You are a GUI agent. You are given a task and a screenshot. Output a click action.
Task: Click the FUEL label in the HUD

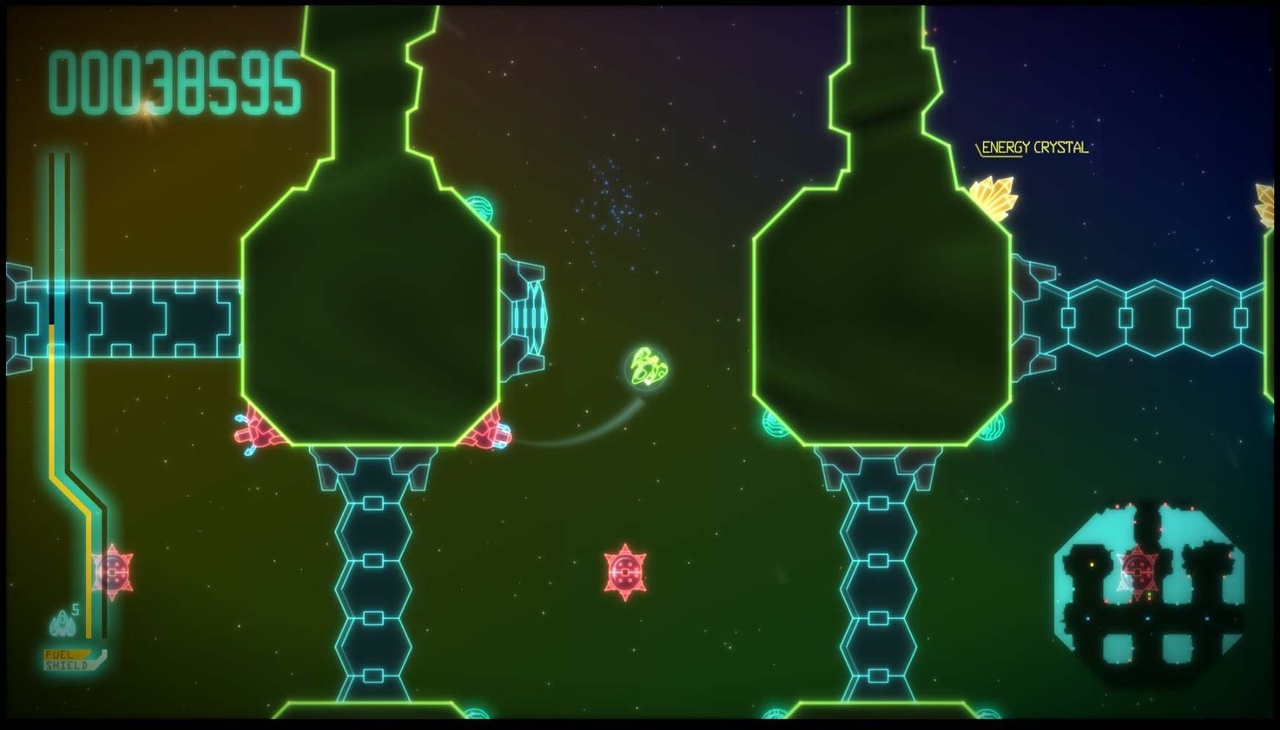click(60, 655)
